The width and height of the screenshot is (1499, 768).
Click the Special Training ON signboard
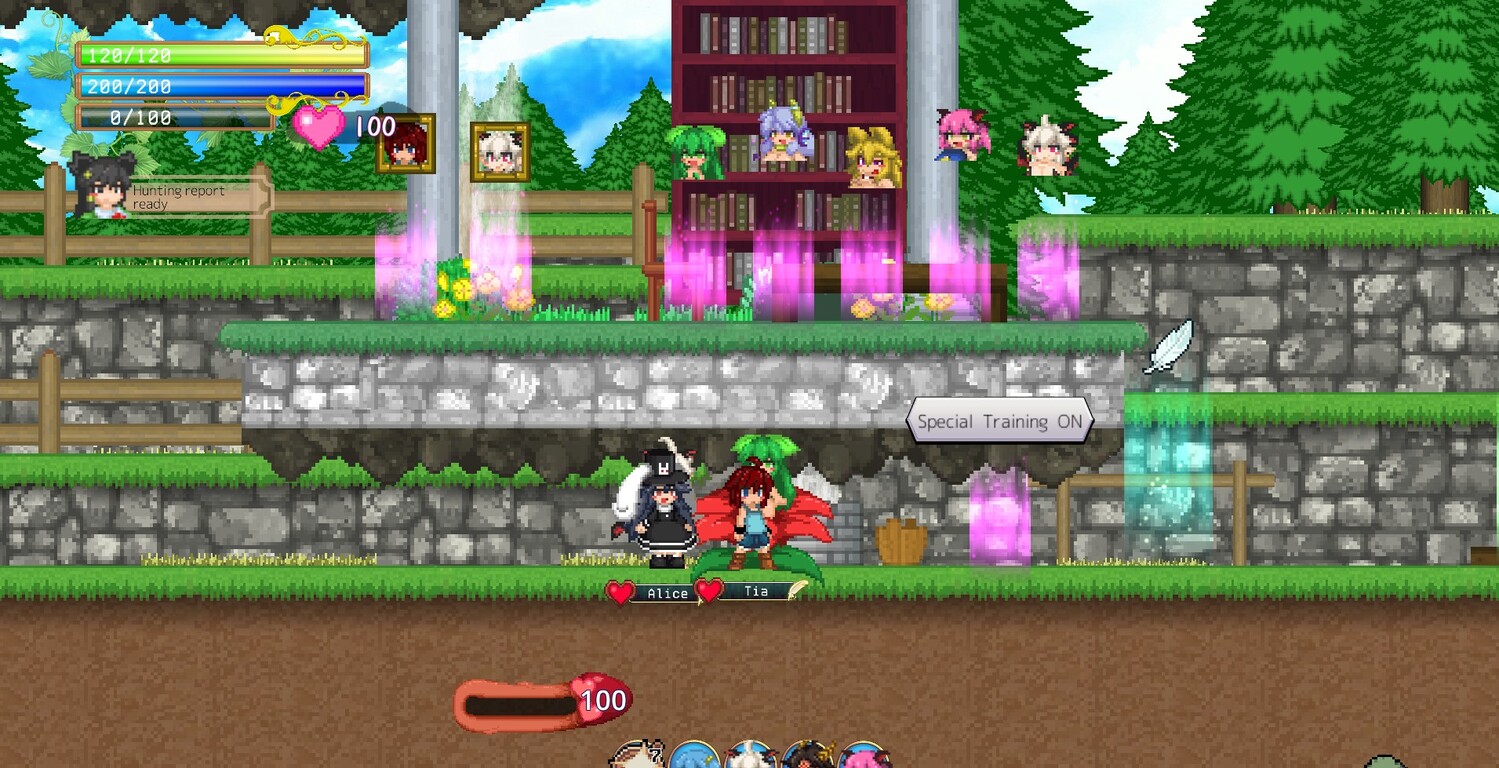click(998, 420)
